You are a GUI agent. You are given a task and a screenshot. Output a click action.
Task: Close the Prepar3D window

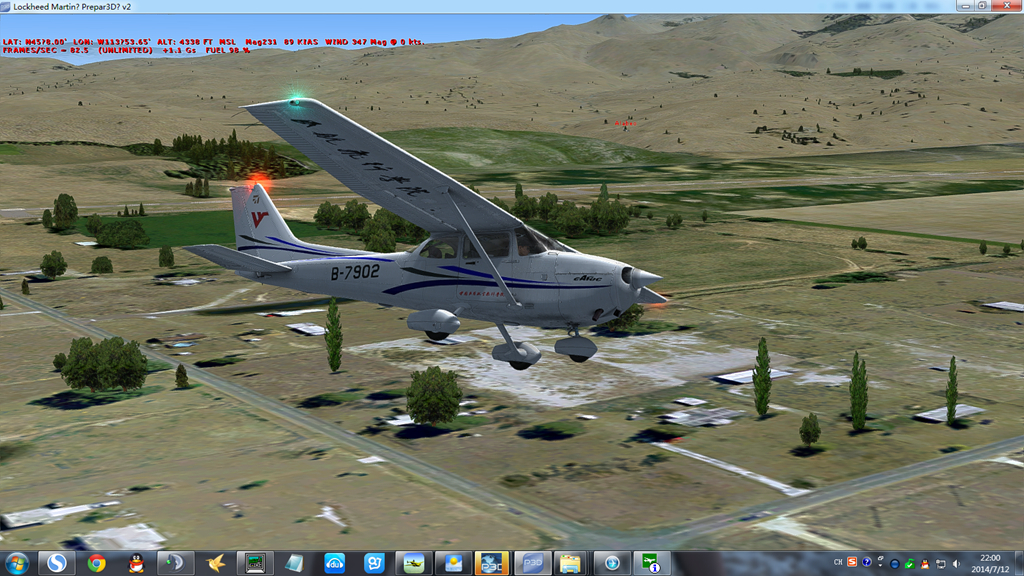(x=1004, y=6)
